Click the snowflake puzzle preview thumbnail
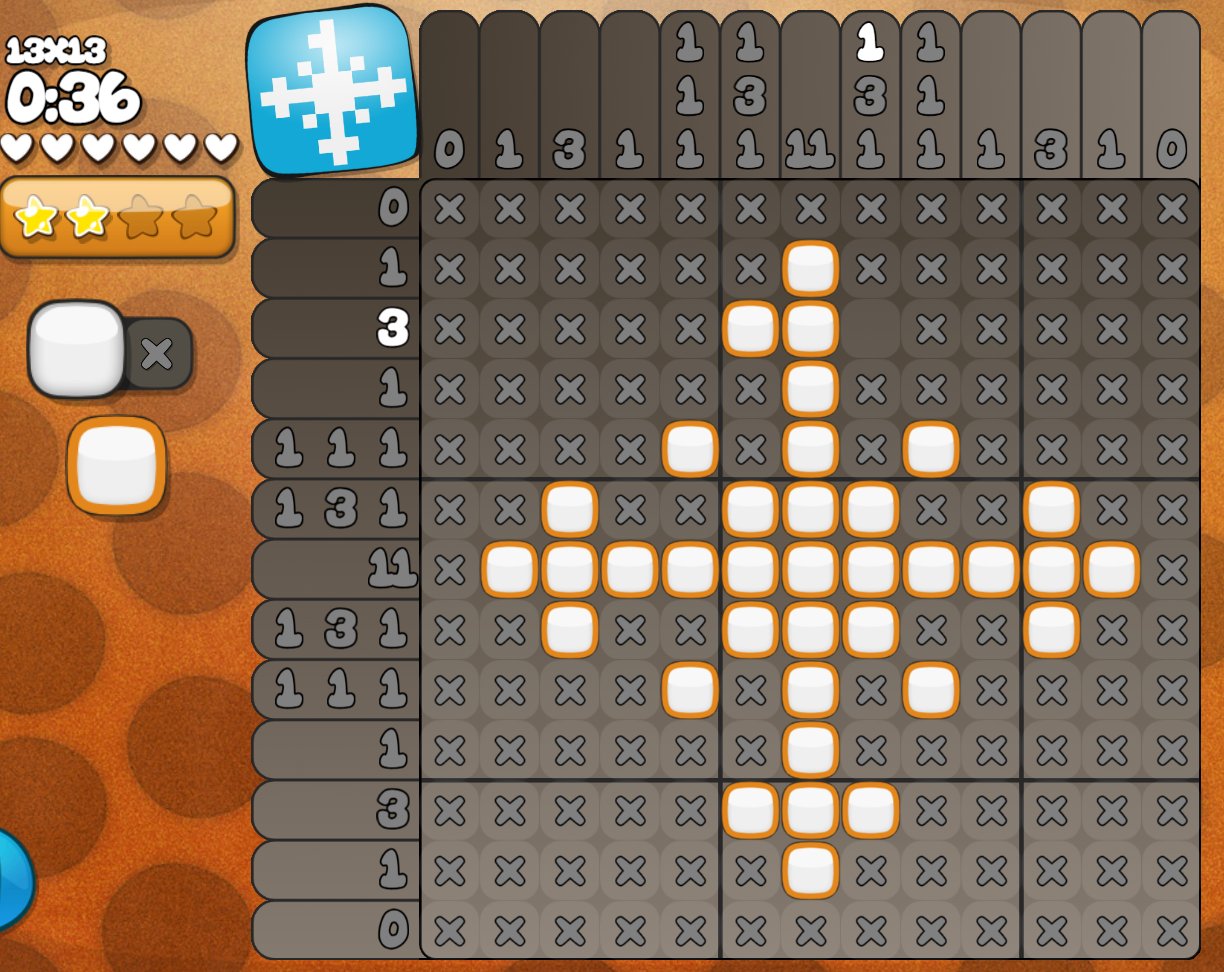 [x=333, y=91]
